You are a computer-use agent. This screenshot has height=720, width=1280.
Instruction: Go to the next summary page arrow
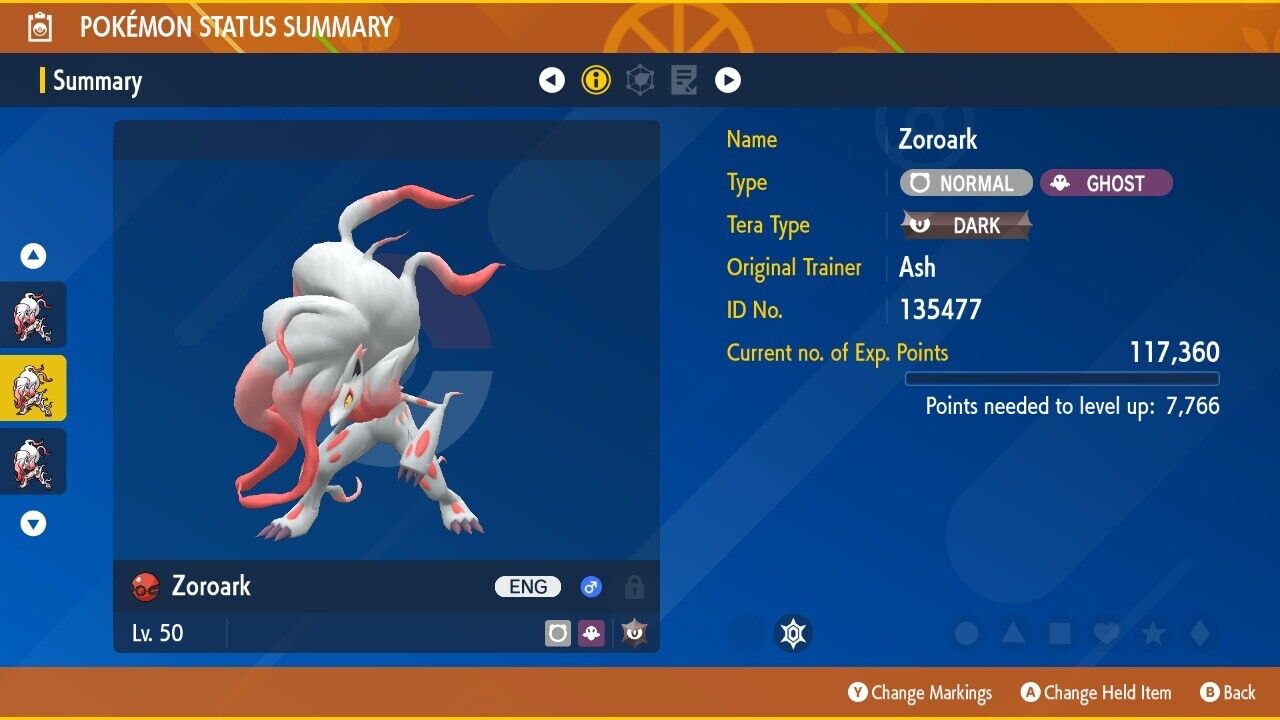(728, 80)
